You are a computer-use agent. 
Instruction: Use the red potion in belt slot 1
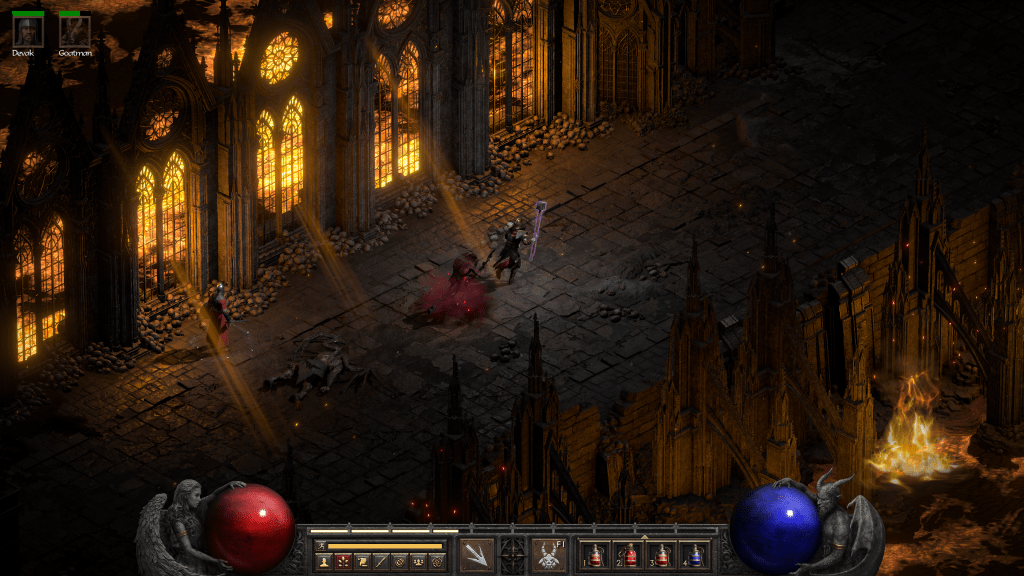[596, 555]
